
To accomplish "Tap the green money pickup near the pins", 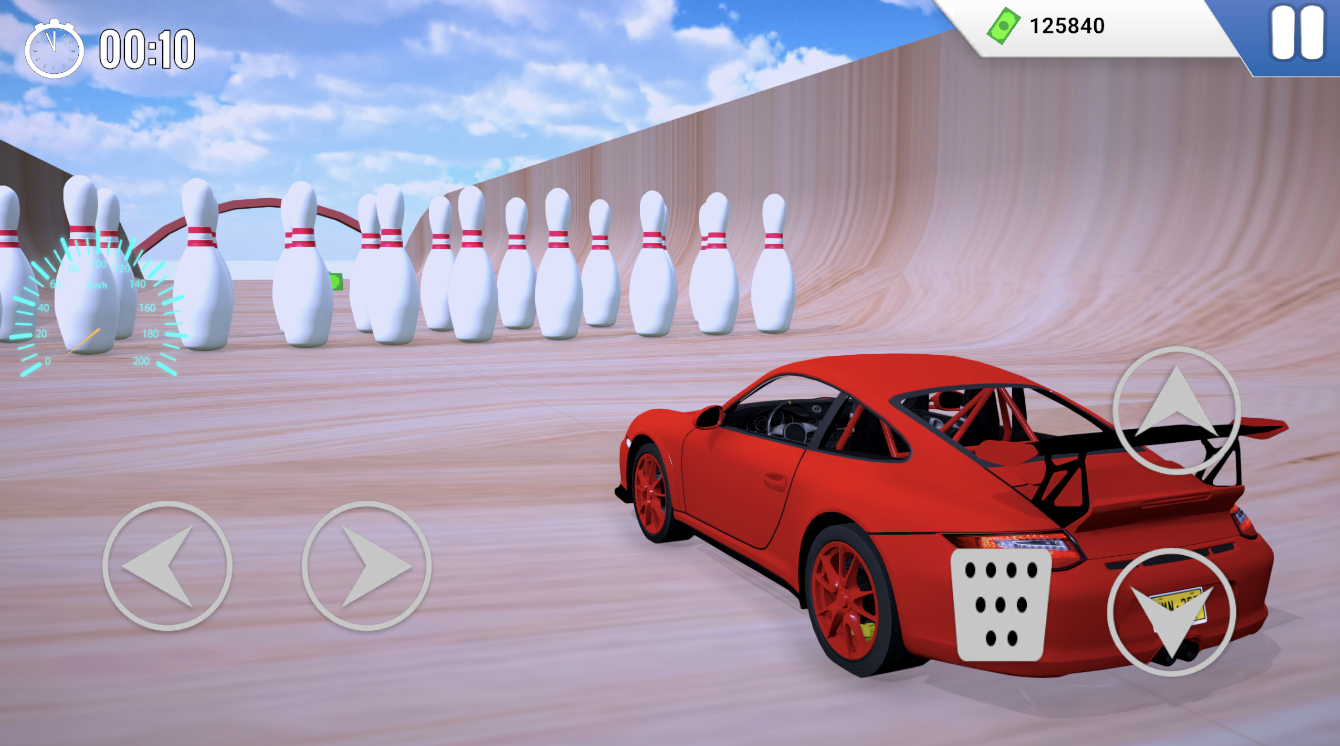I will [335, 281].
